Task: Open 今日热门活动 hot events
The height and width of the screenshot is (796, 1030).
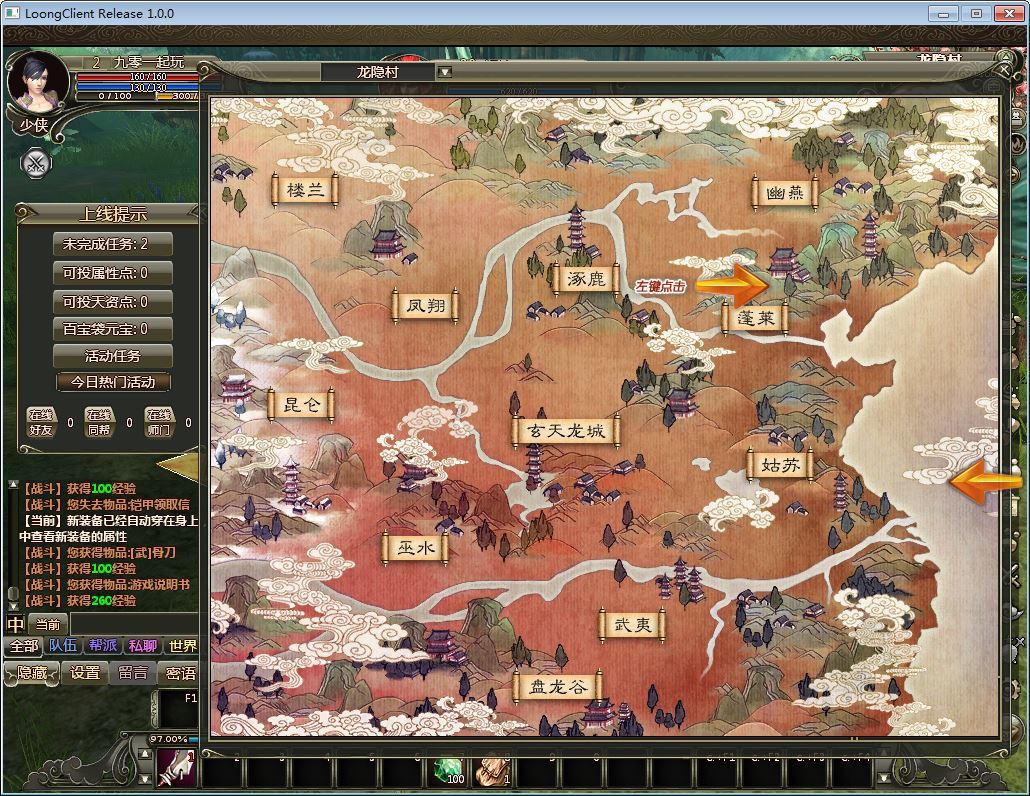Action: point(113,382)
